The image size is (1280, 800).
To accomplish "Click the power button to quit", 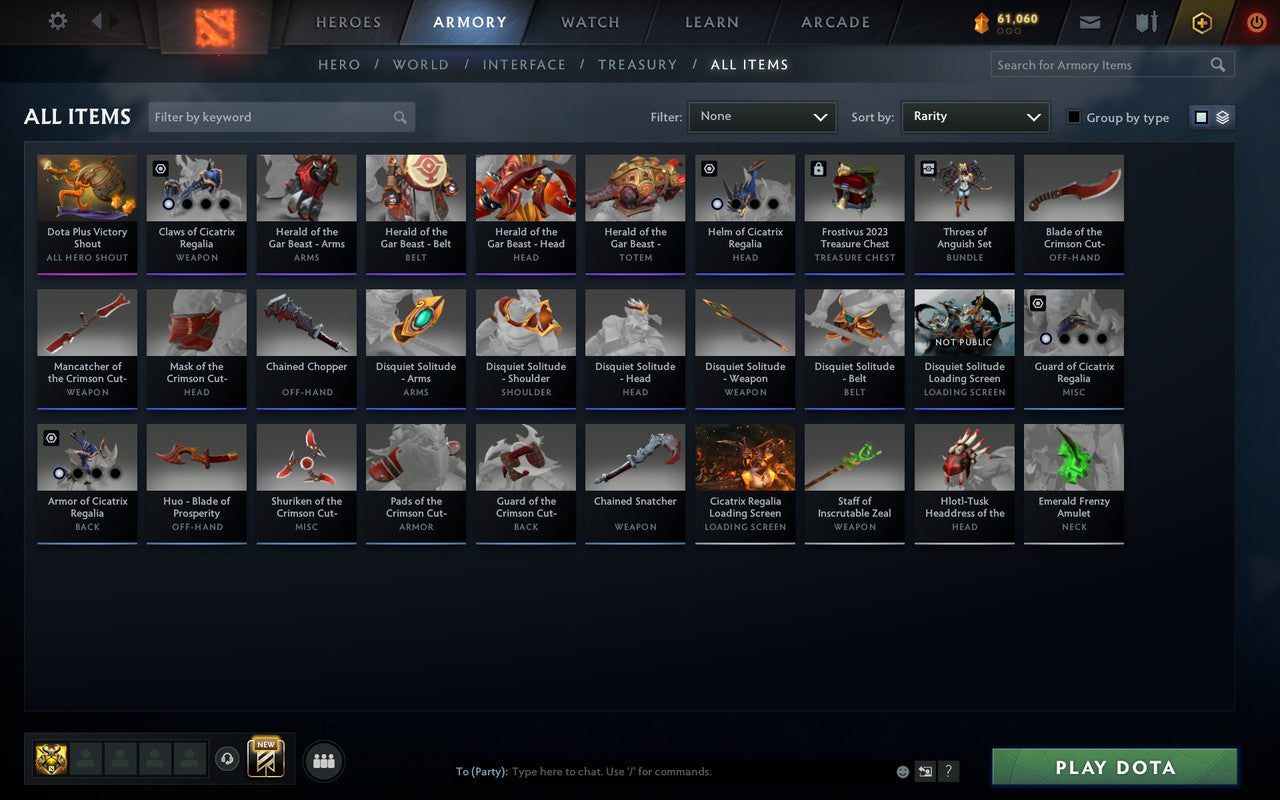I will (1256, 22).
